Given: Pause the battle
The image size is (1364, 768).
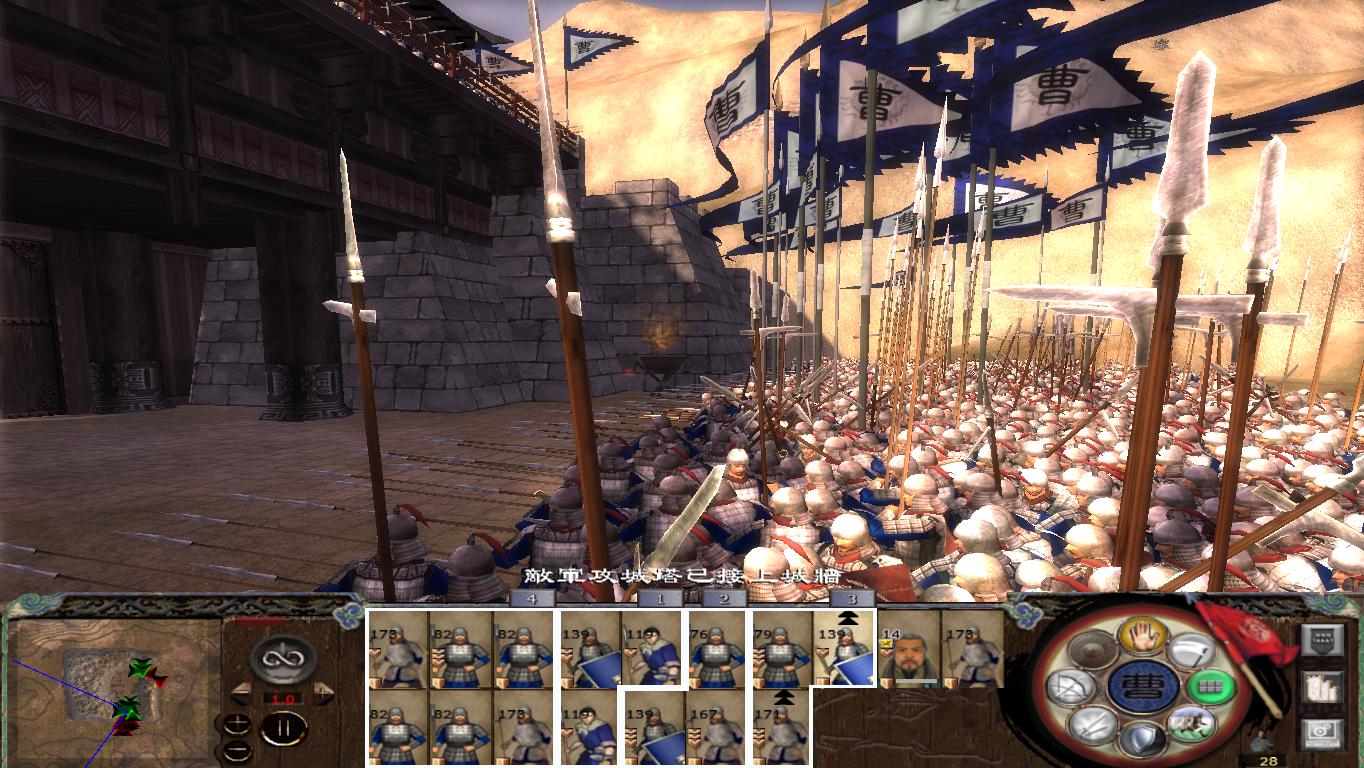Looking at the screenshot, I should click(x=284, y=727).
